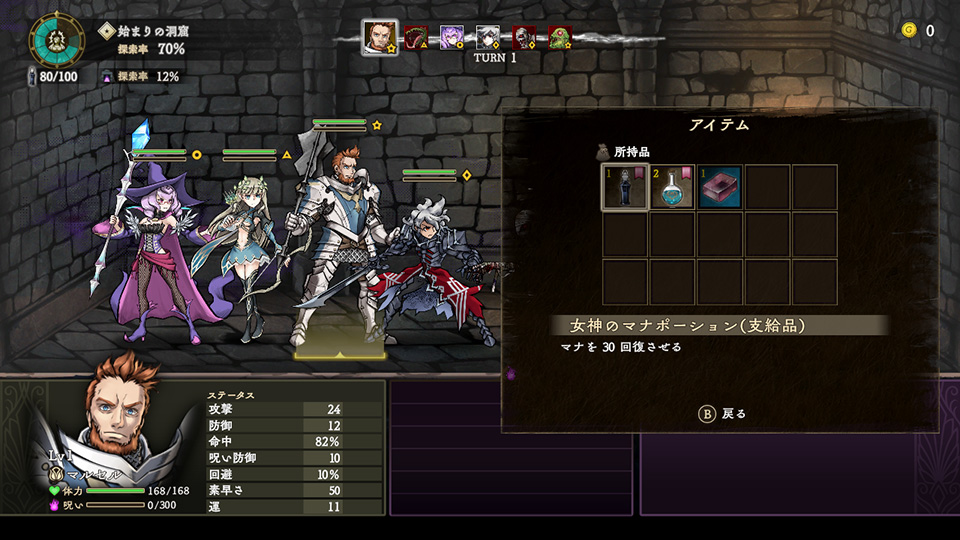The height and width of the screenshot is (540, 960).
Task: Select the green slime monster turn icon
Action: [x=560, y=38]
